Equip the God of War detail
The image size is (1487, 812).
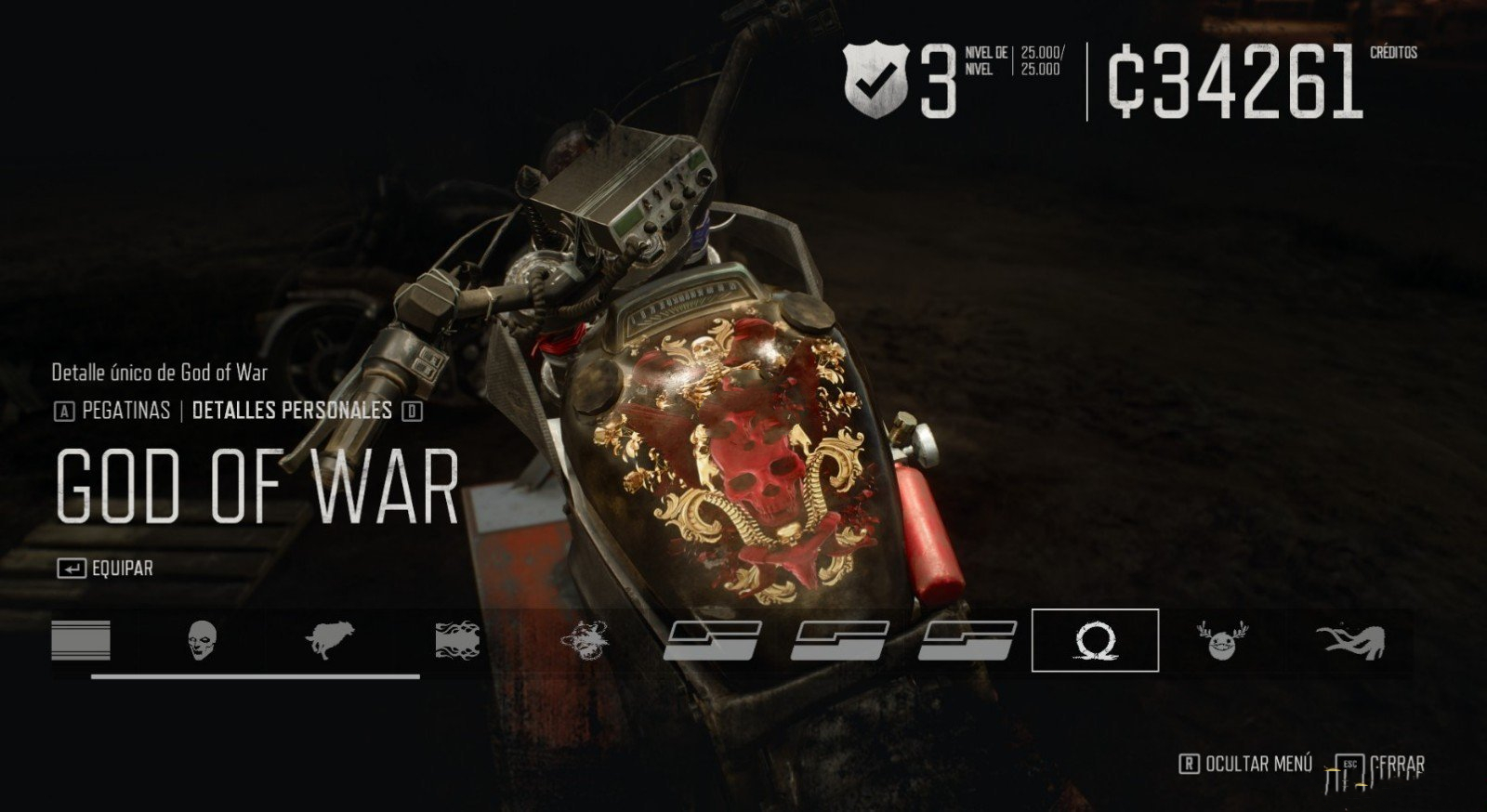tap(105, 568)
